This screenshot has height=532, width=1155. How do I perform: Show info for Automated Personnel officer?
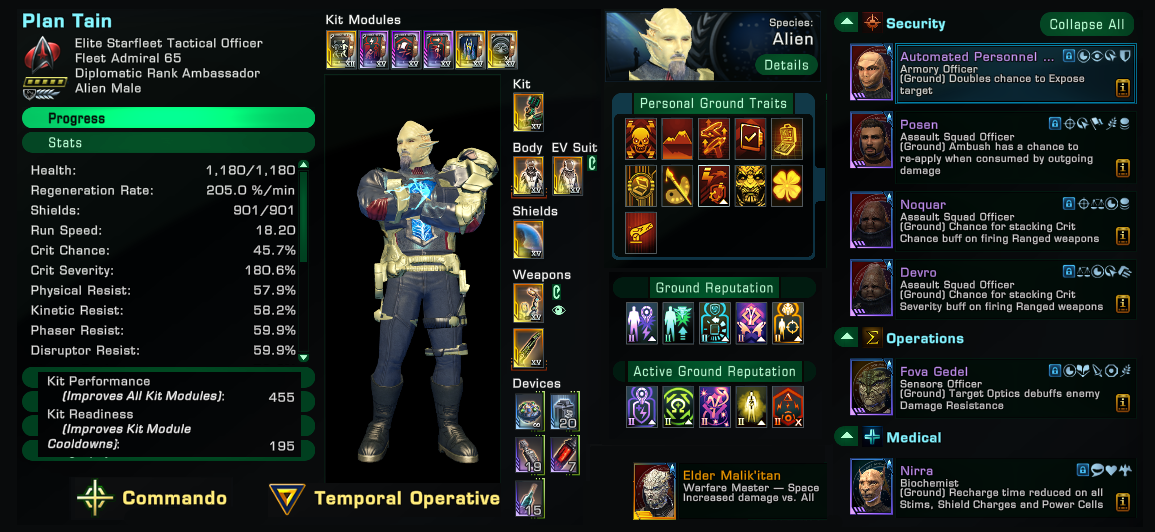pyautogui.click(x=1123, y=88)
